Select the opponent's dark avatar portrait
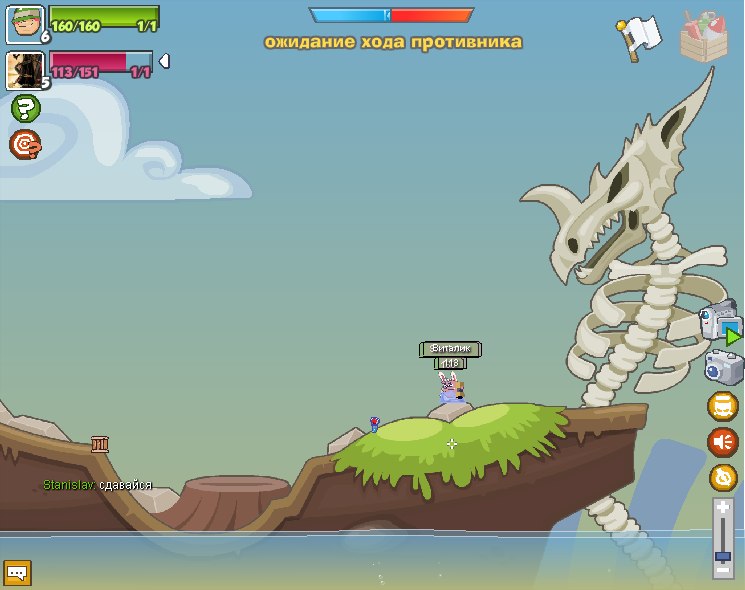The width and height of the screenshot is (745, 590). 24,71
